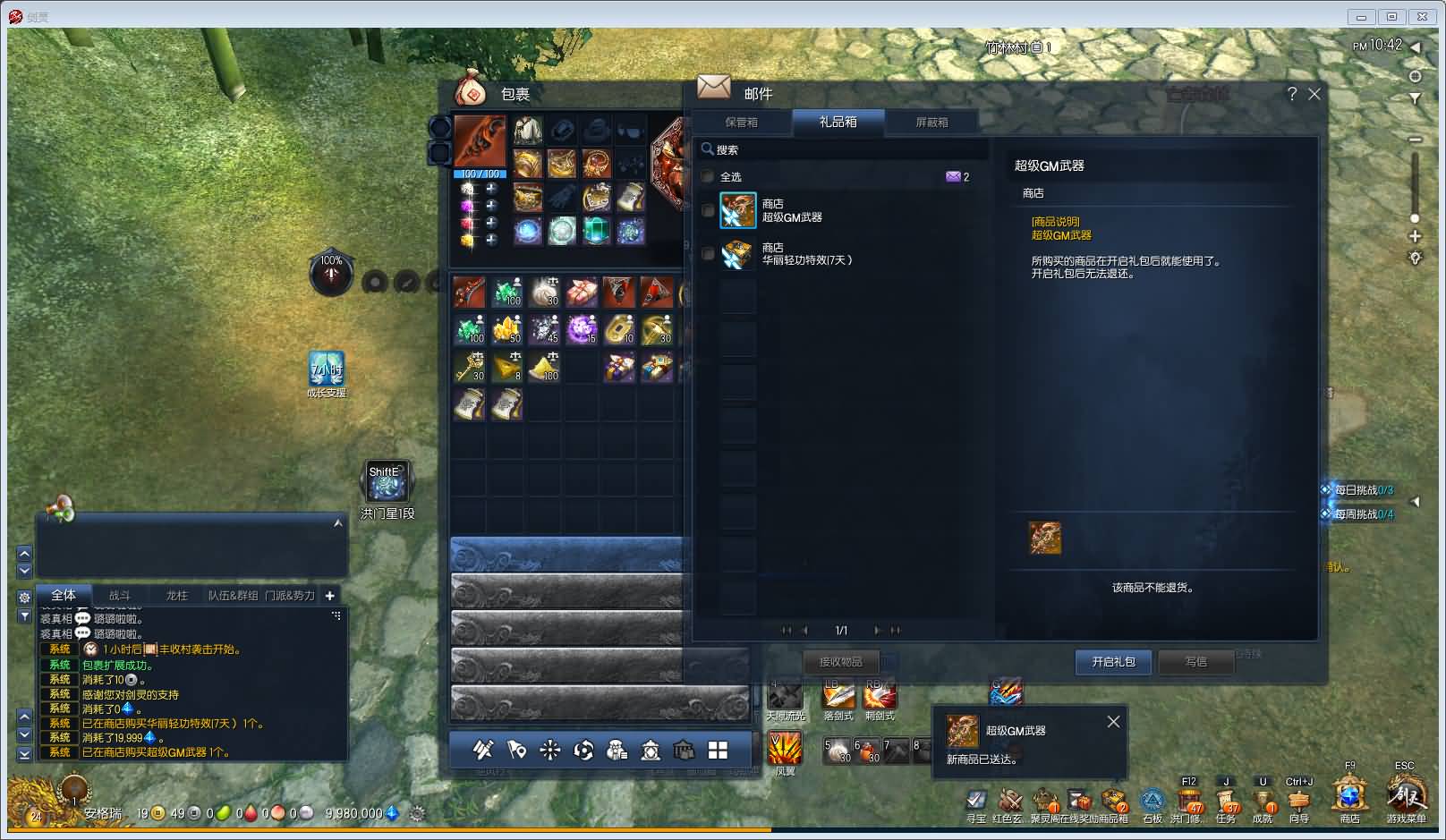
Task: Click the 写信 write mail button
Action: pyautogui.click(x=1195, y=662)
